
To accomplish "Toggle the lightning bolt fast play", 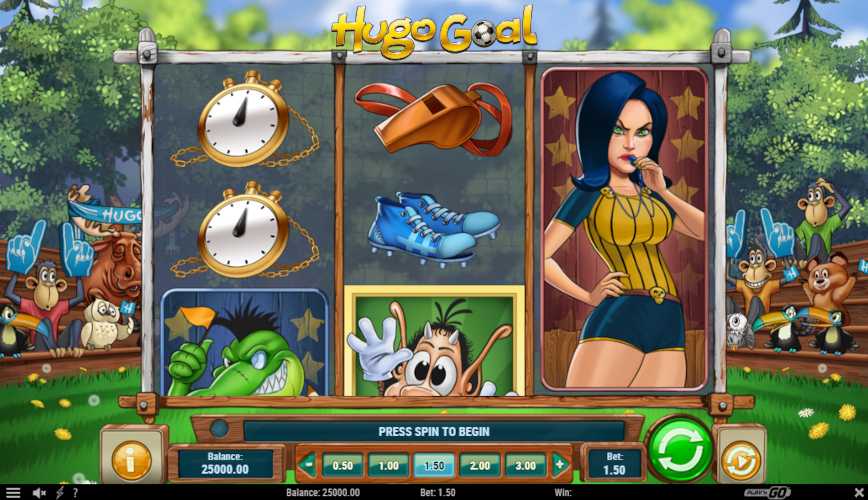I will 59,493.
